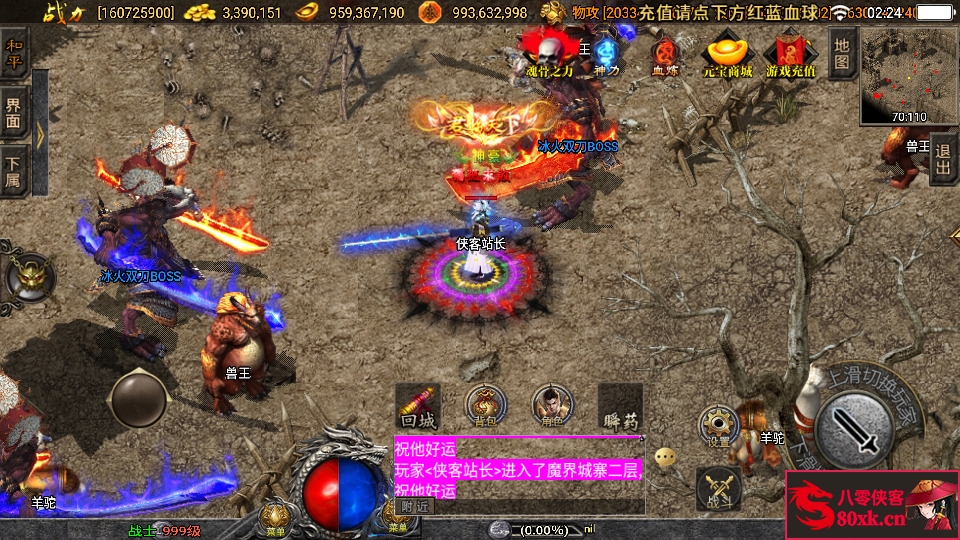Viewport: 960px width, 540px height.
Task: Use the 瞬药 instant potion slot
Action: (x=620, y=407)
